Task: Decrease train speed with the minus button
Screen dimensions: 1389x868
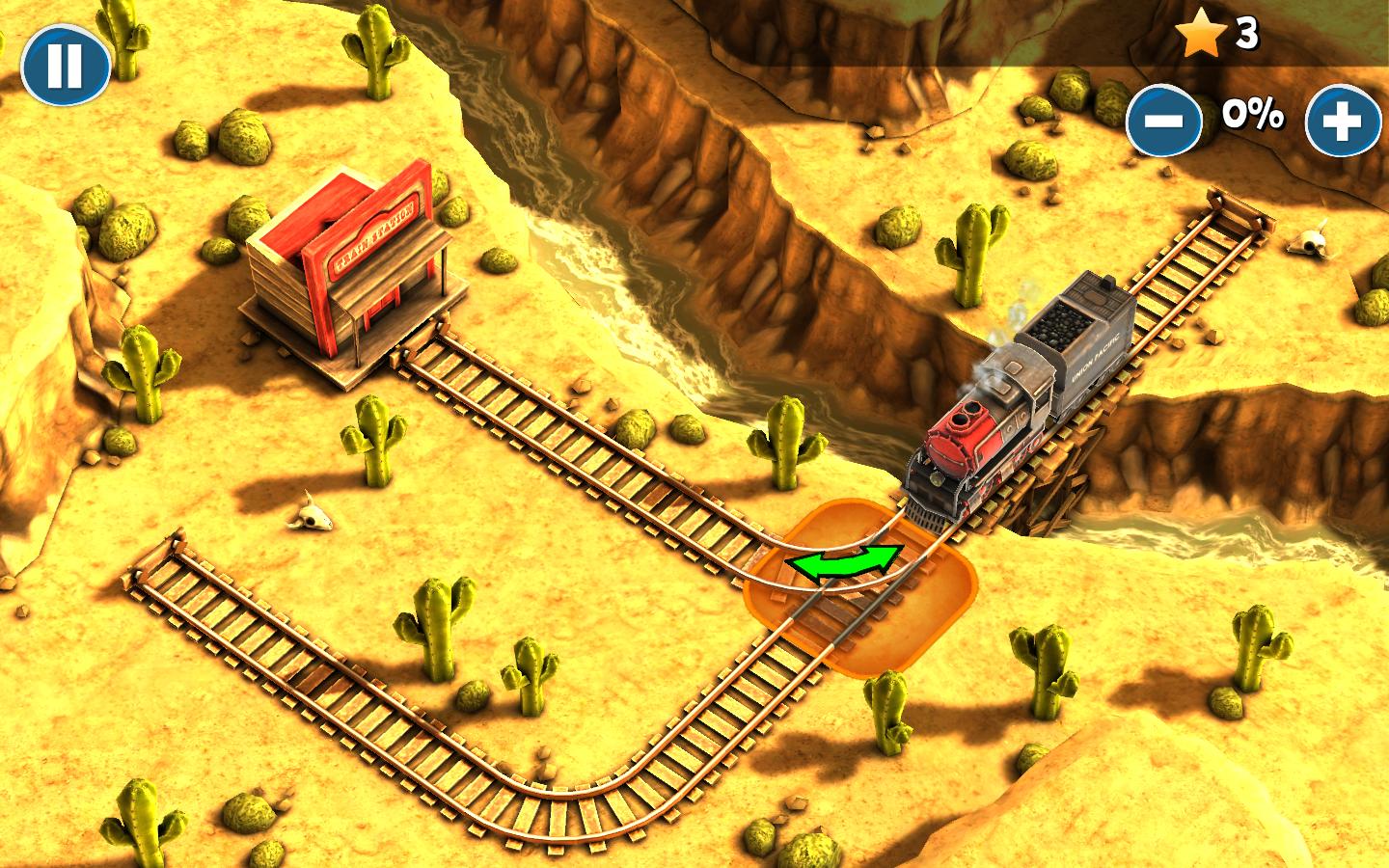Action: pos(1164,121)
